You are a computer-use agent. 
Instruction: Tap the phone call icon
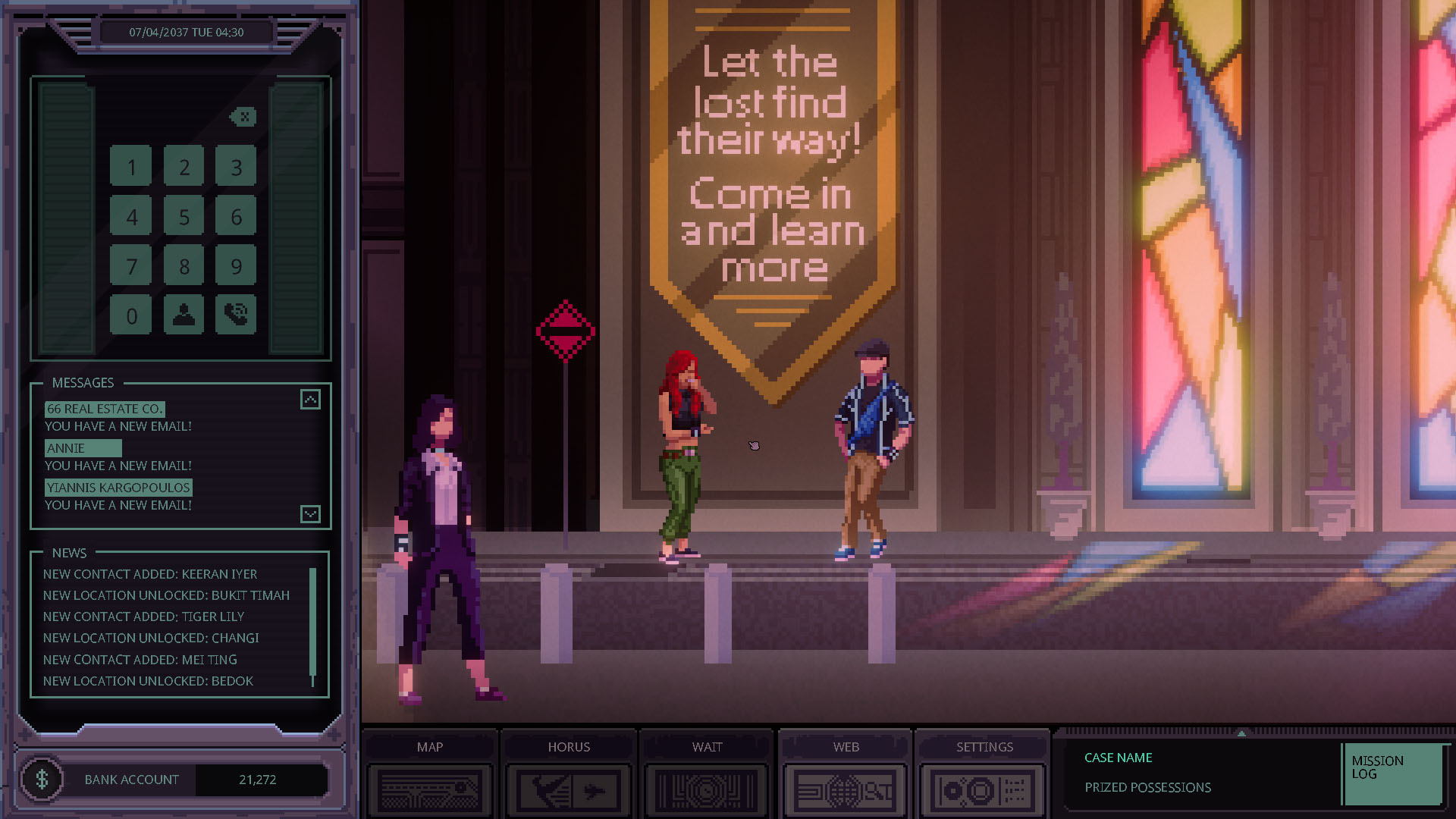click(x=236, y=315)
